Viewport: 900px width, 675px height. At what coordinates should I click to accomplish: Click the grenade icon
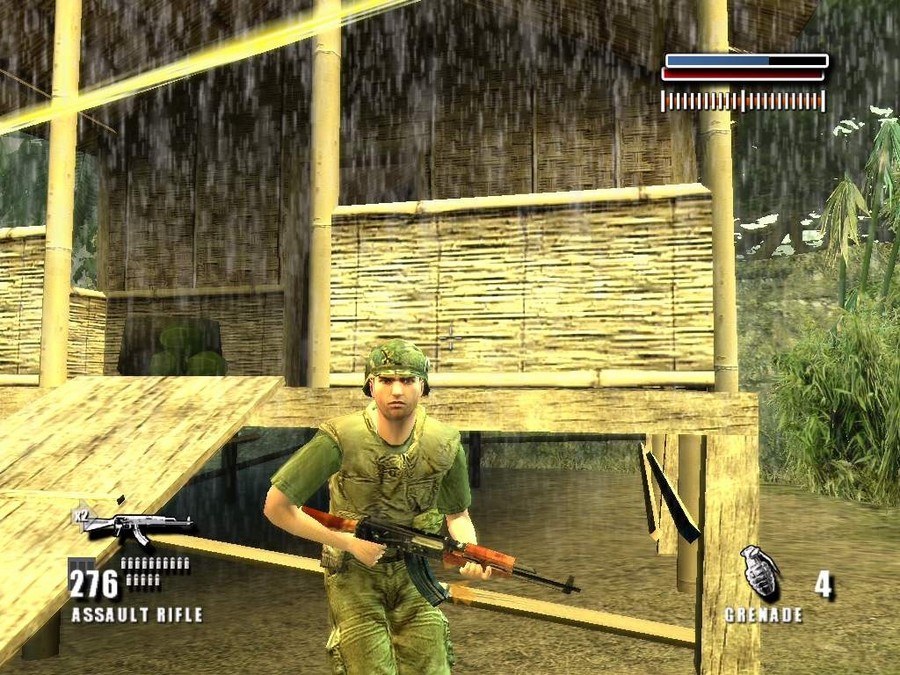click(760, 573)
